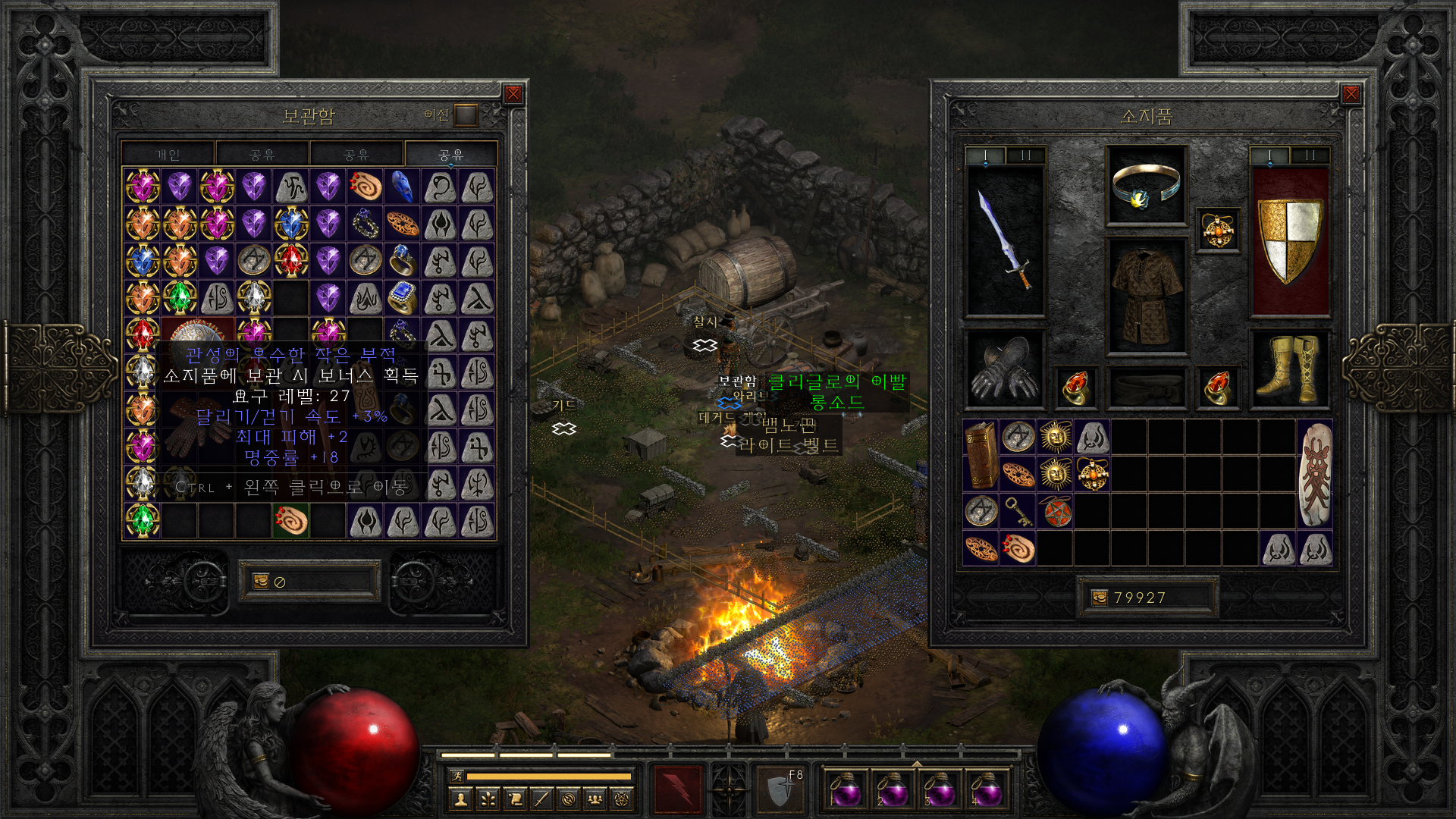Select the equipped gauntlets
The image size is (1456, 819).
[x=1006, y=369]
